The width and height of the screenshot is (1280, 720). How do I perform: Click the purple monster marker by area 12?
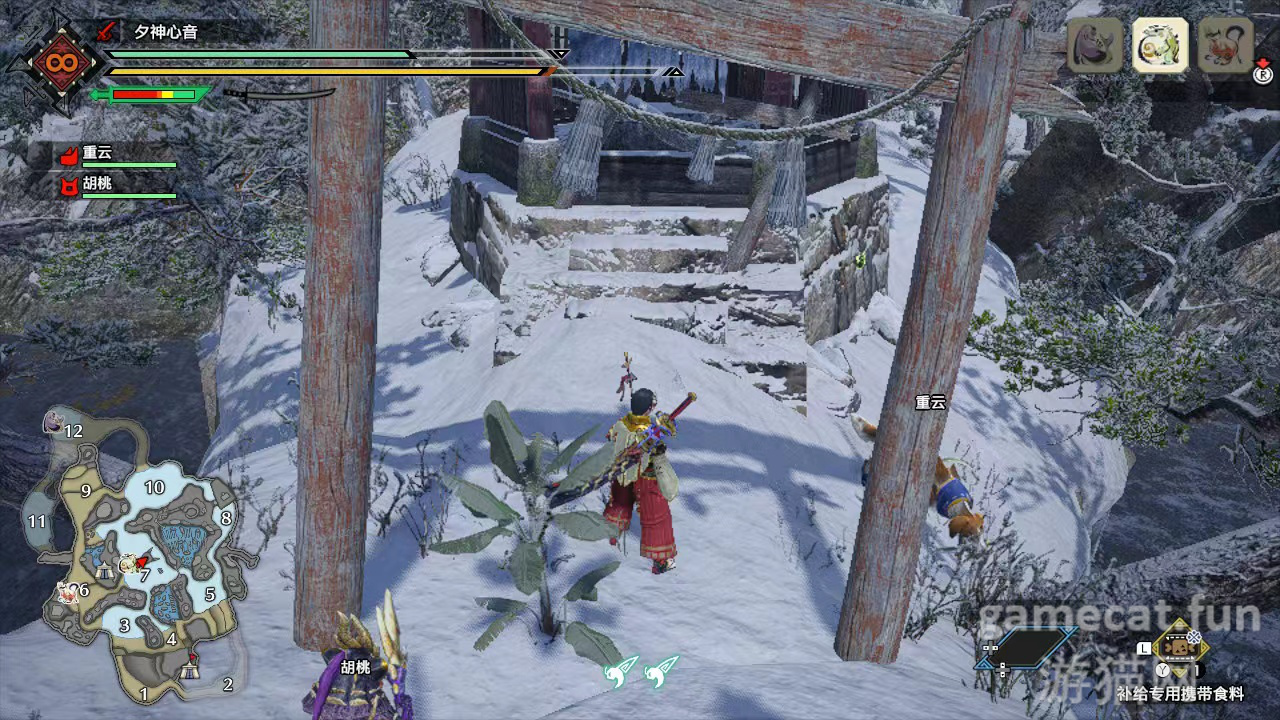[52, 423]
